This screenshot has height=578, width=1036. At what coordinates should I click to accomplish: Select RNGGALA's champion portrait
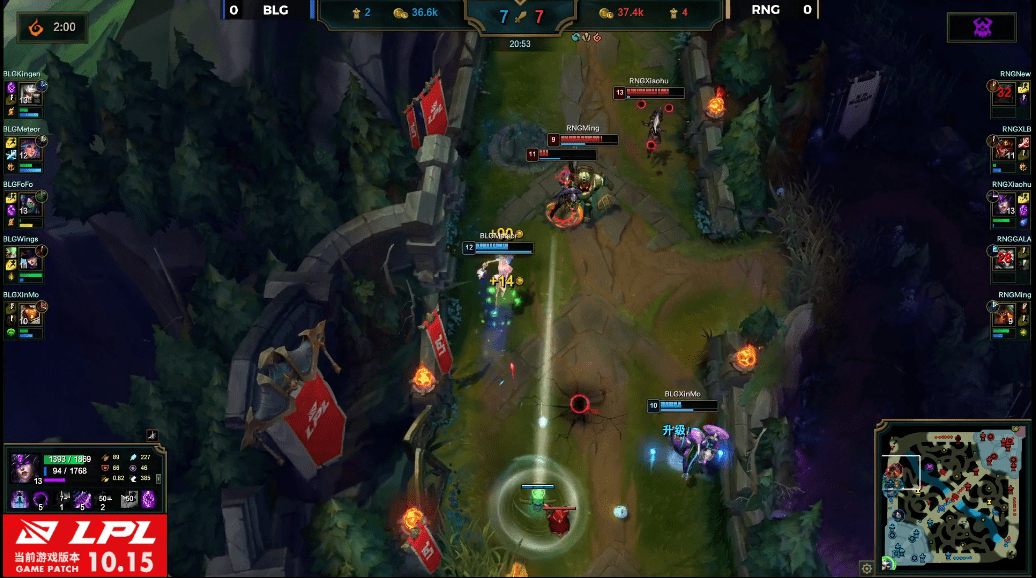click(x=1003, y=260)
